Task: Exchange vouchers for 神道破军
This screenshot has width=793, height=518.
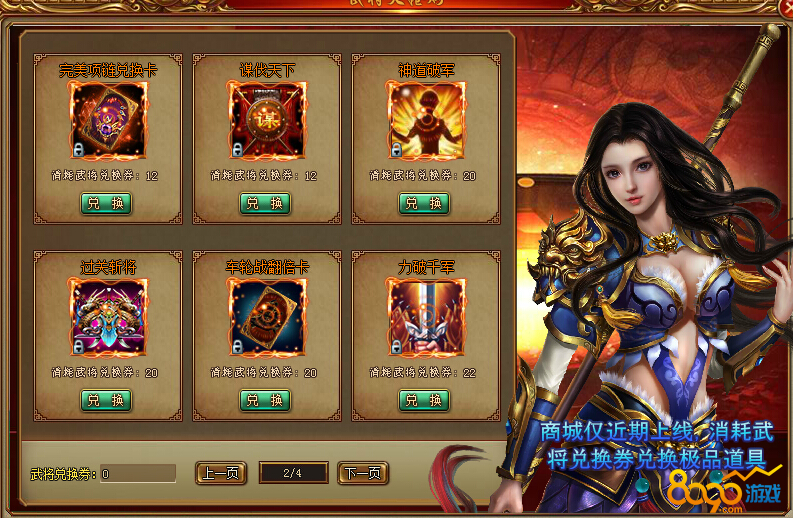Action: (424, 203)
